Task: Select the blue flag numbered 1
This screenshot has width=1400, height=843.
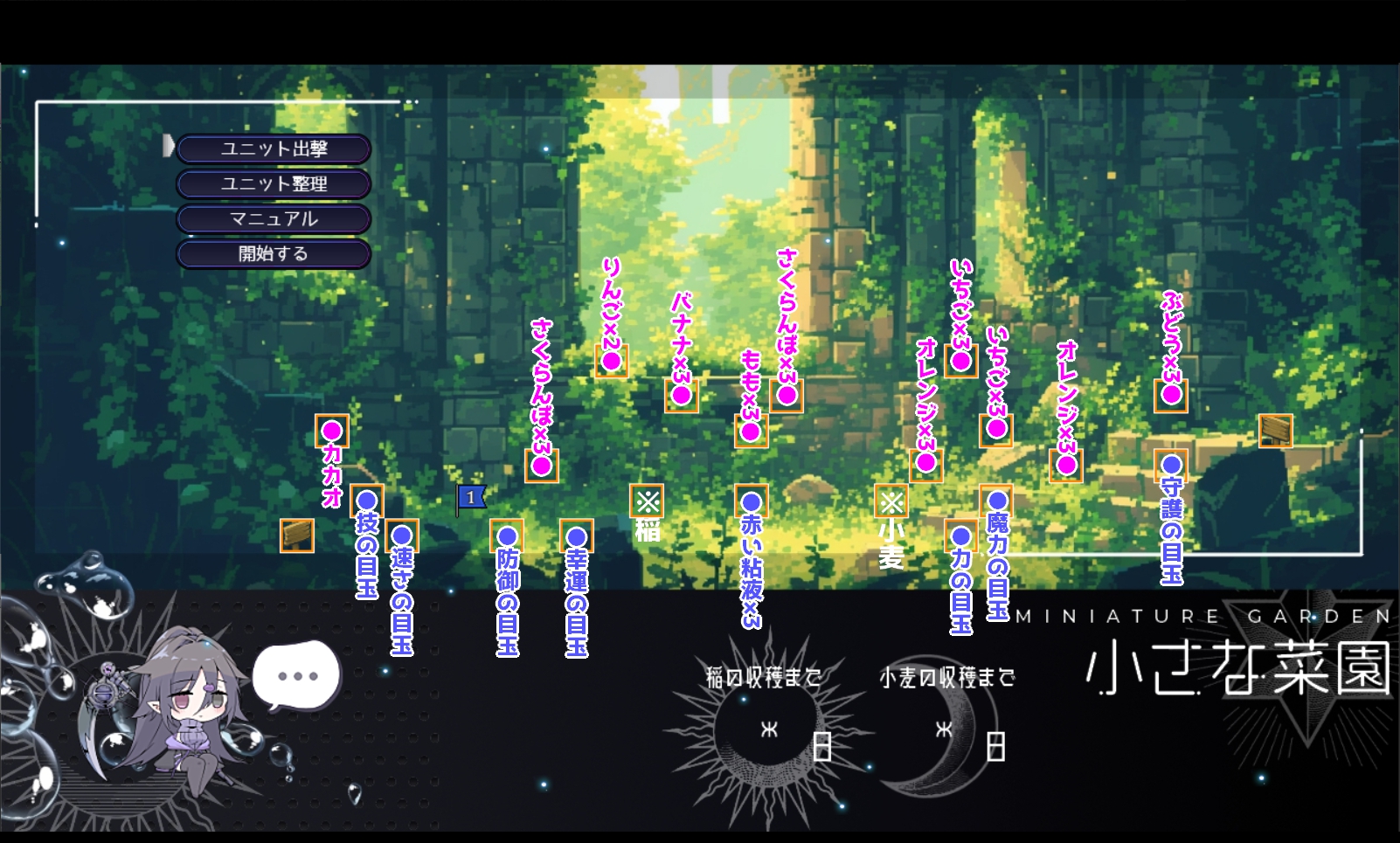Action: pos(471,498)
